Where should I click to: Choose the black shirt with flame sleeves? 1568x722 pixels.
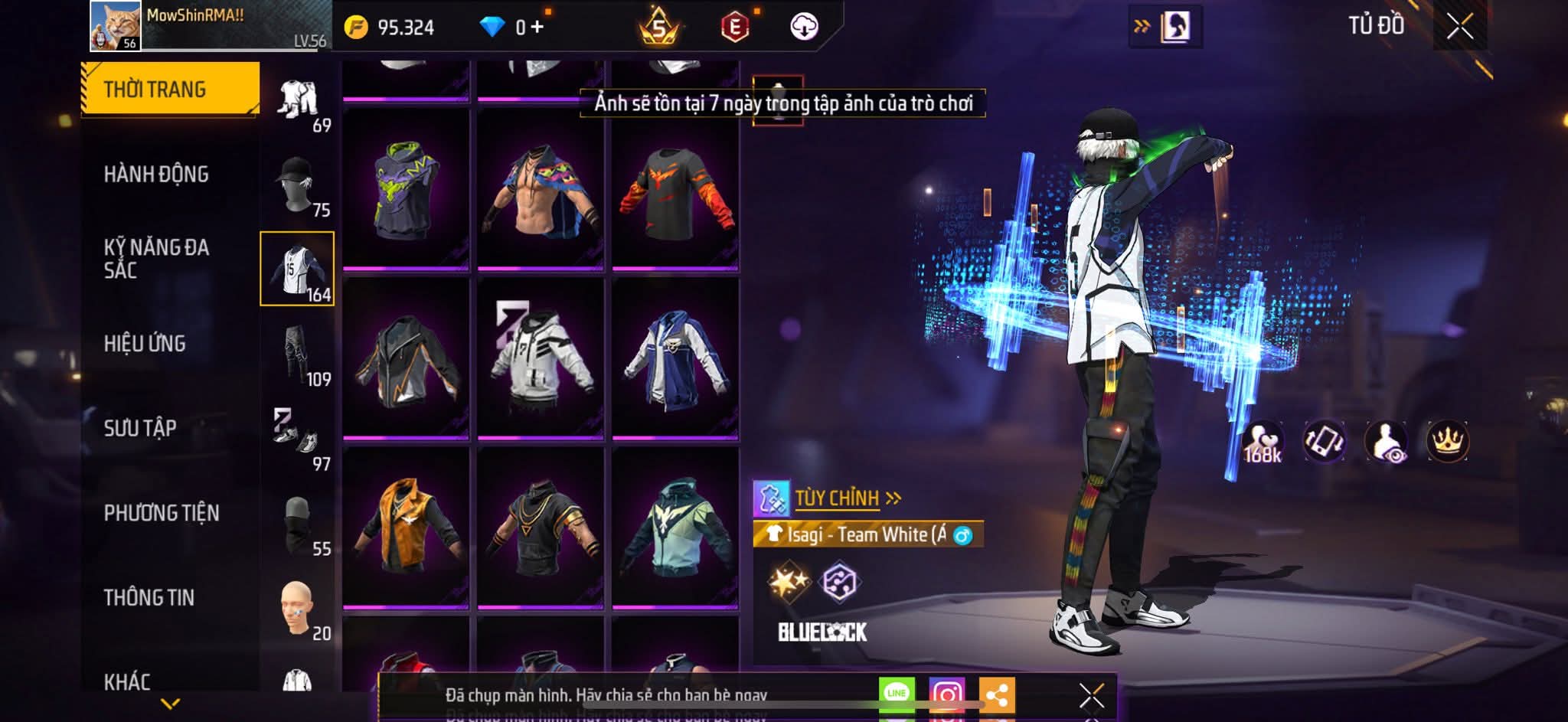(675, 190)
